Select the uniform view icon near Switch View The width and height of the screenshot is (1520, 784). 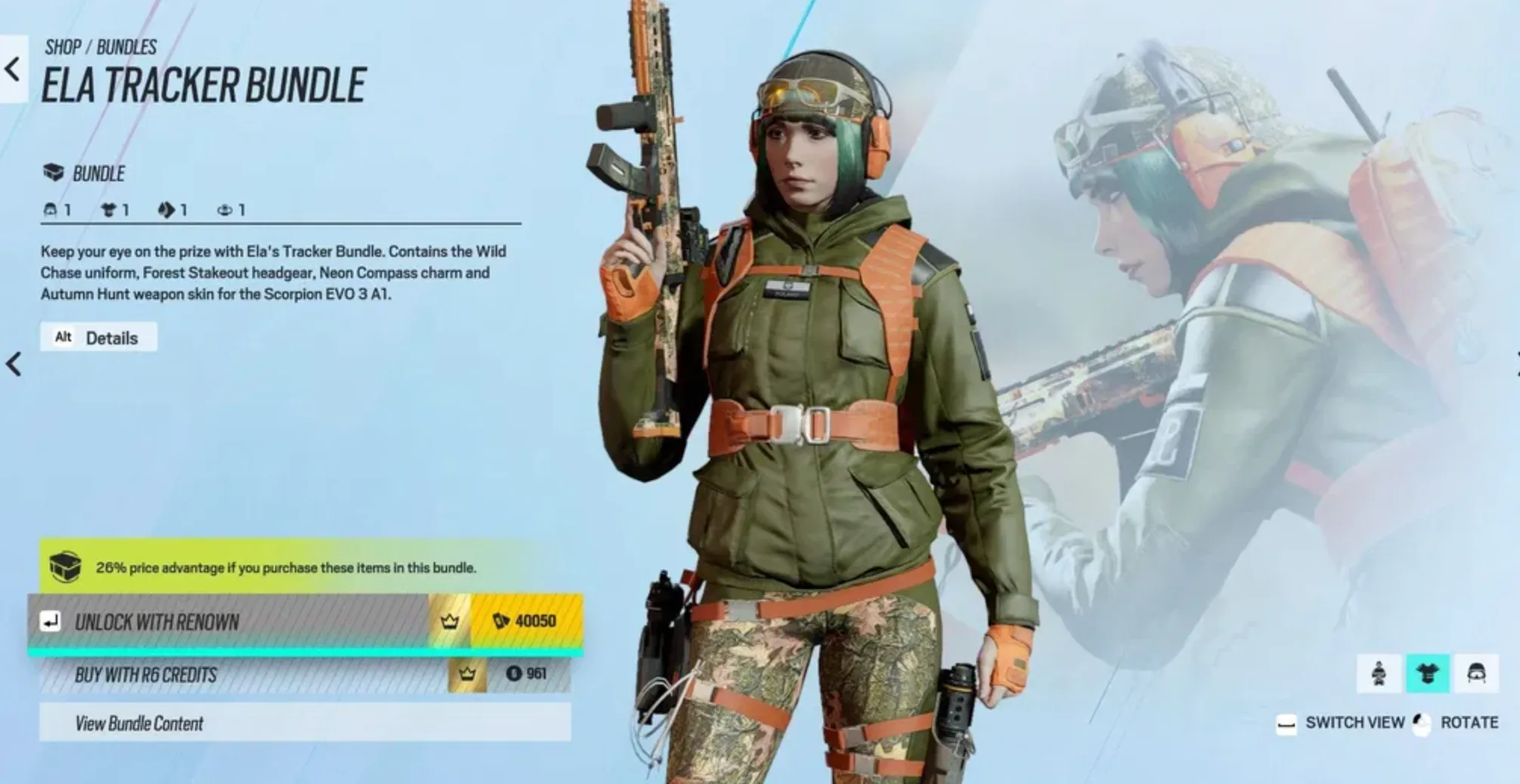coord(1427,672)
